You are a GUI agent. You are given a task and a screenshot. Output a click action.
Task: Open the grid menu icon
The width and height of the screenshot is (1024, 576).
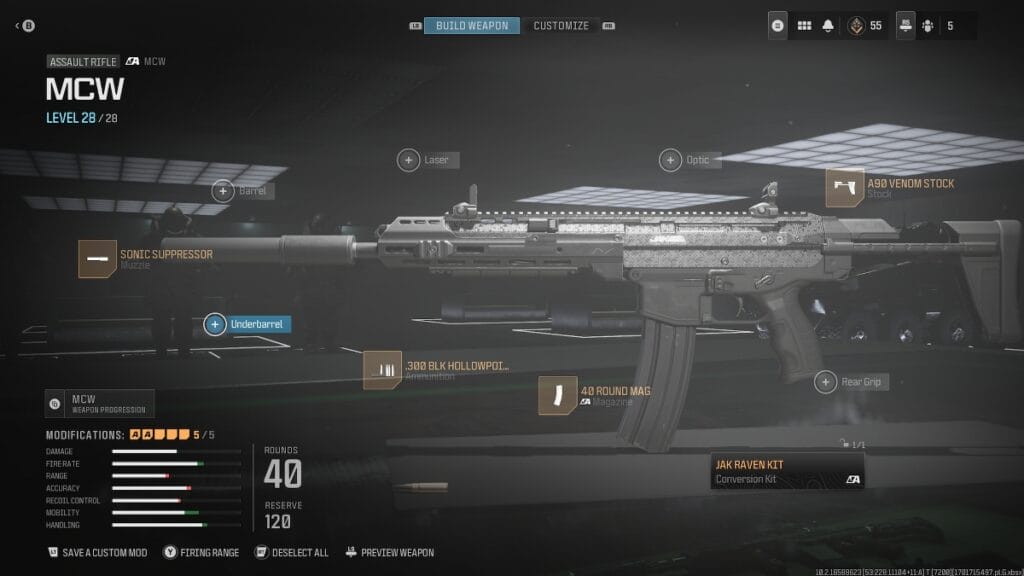[x=804, y=26]
